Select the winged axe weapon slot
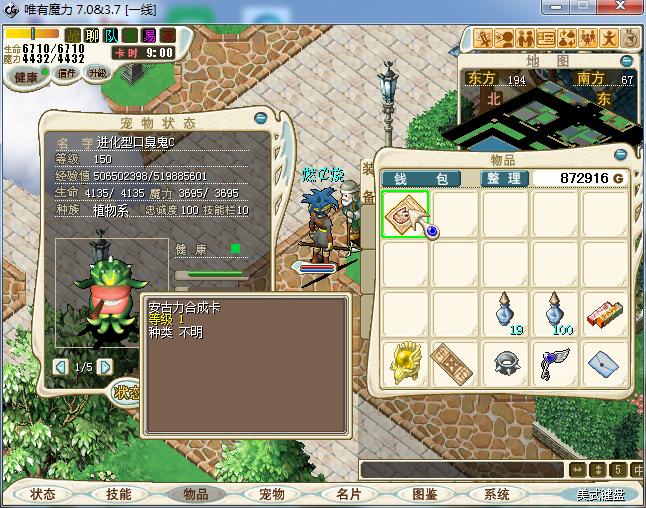646x508 pixels. point(554,361)
